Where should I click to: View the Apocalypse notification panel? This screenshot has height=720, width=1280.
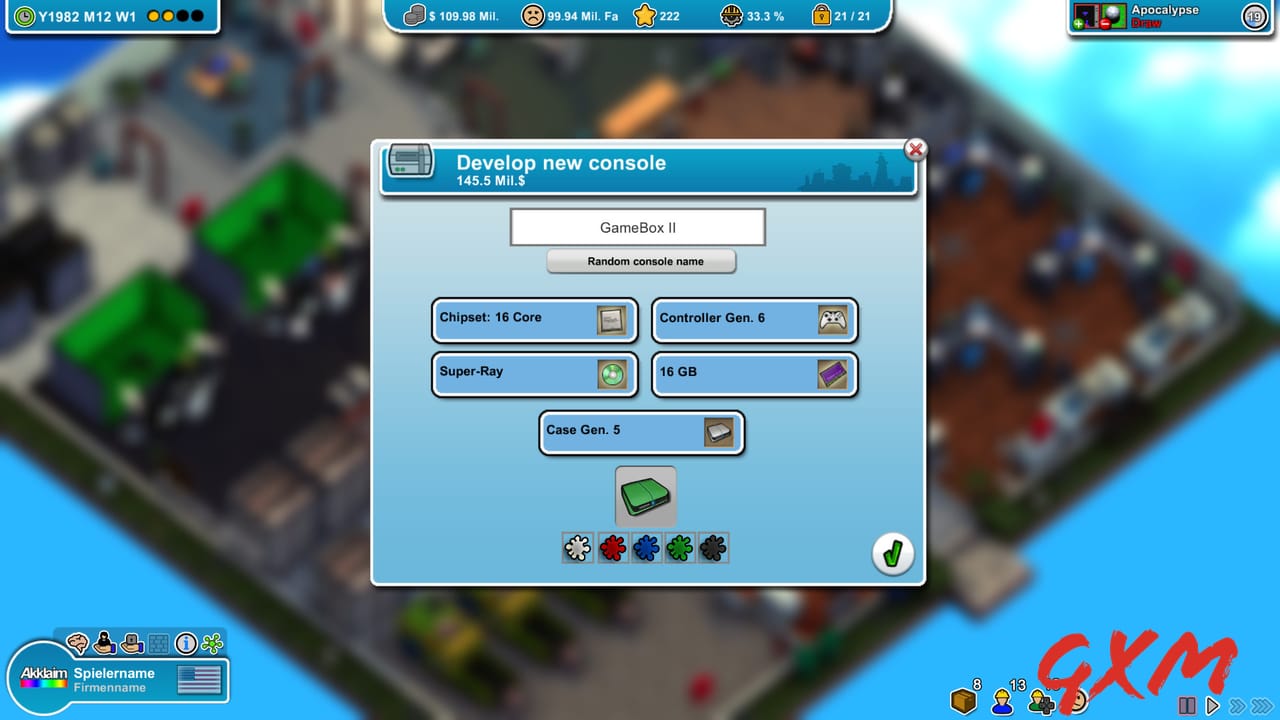[x=1160, y=16]
